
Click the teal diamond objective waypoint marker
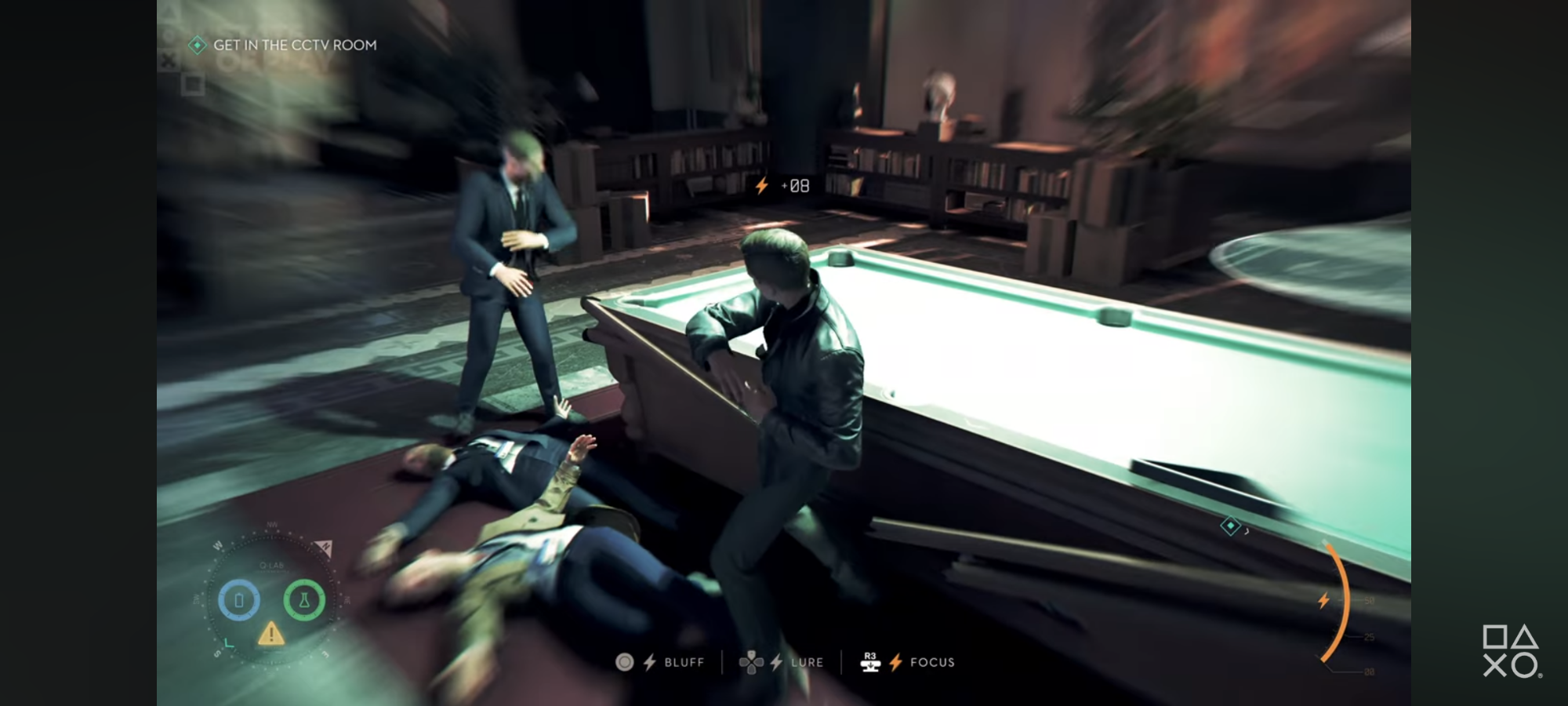tap(1230, 526)
